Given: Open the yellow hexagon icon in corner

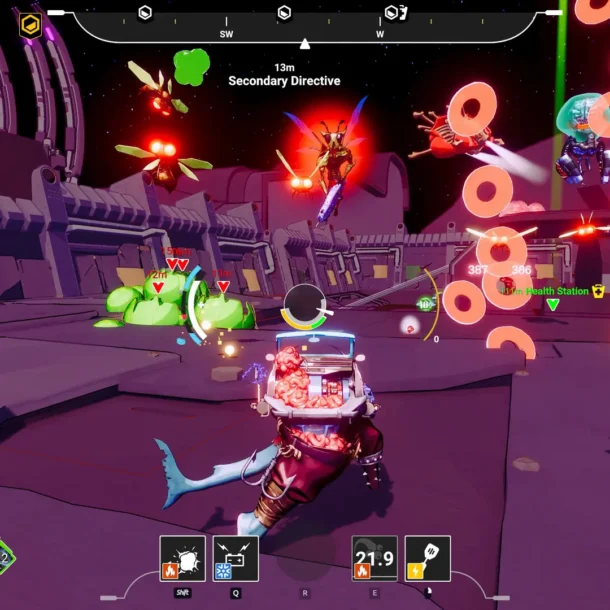Looking at the screenshot, I should click(x=31, y=25).
